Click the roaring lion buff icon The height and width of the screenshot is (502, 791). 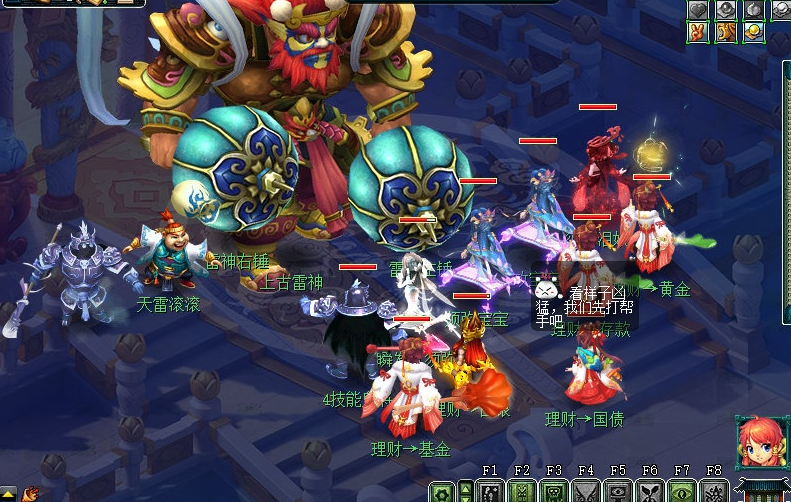click(725, 32)
